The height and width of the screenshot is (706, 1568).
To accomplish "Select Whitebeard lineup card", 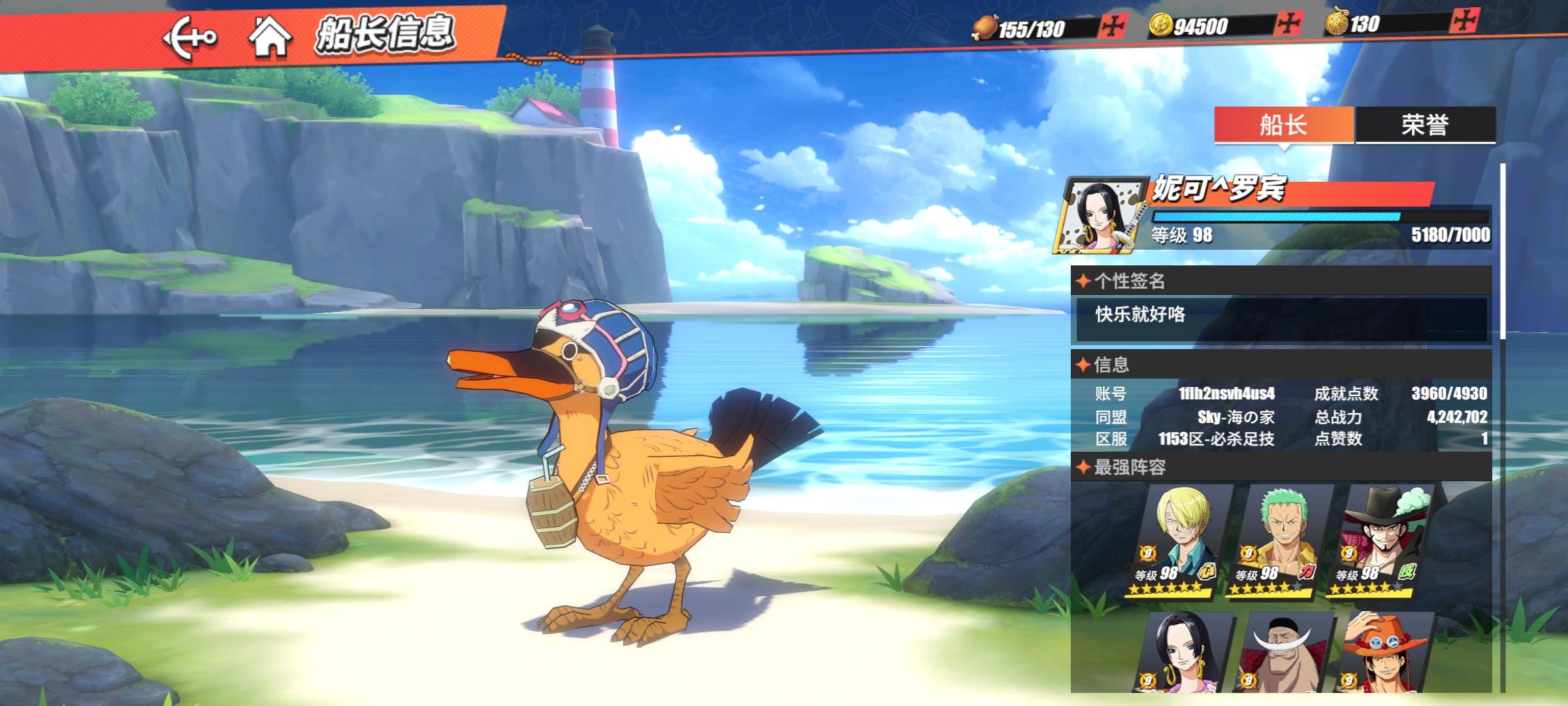I will (x=1282, y=652).
